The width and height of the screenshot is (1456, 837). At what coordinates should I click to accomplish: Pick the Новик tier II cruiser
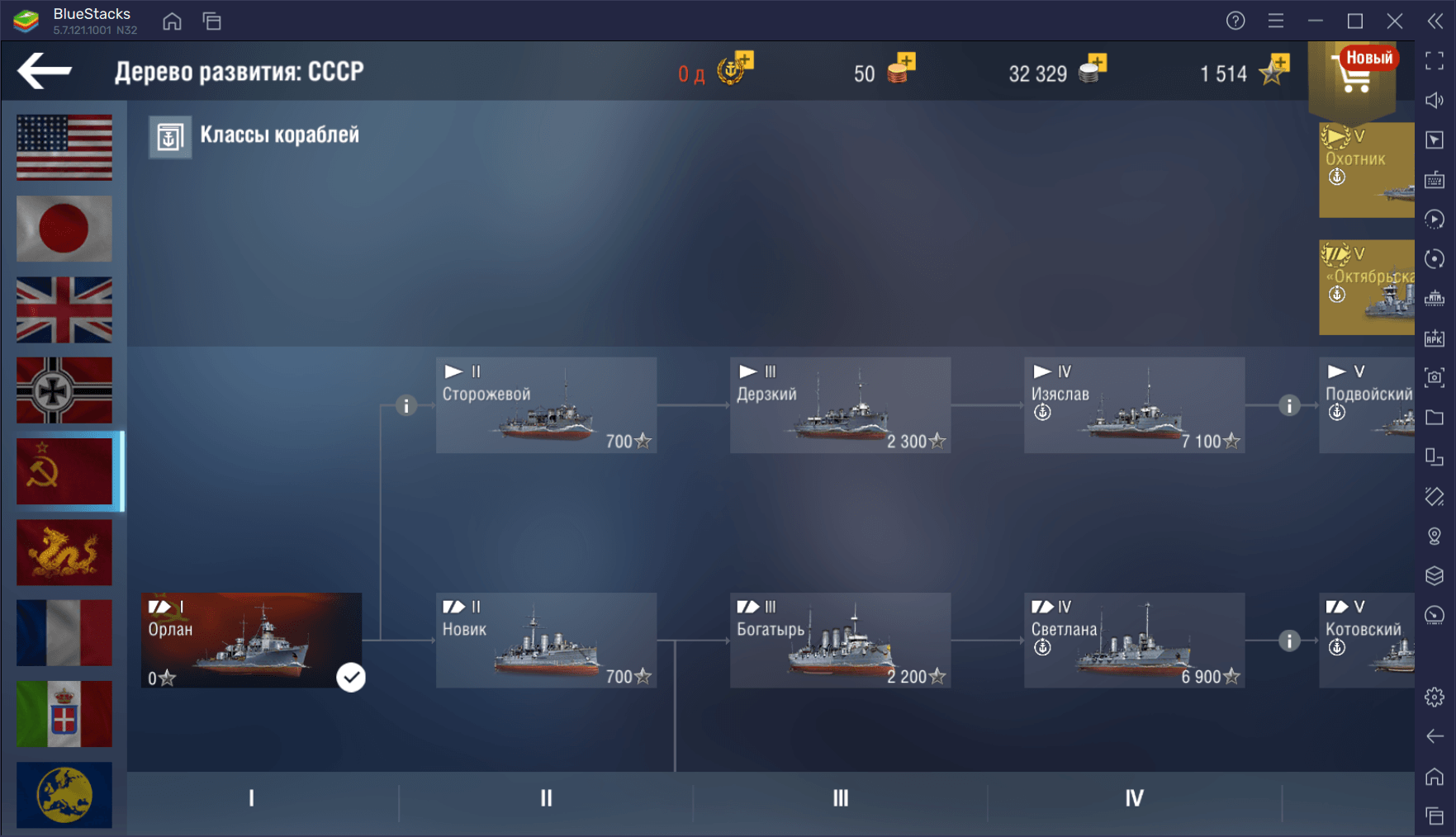tap(546, 641)
